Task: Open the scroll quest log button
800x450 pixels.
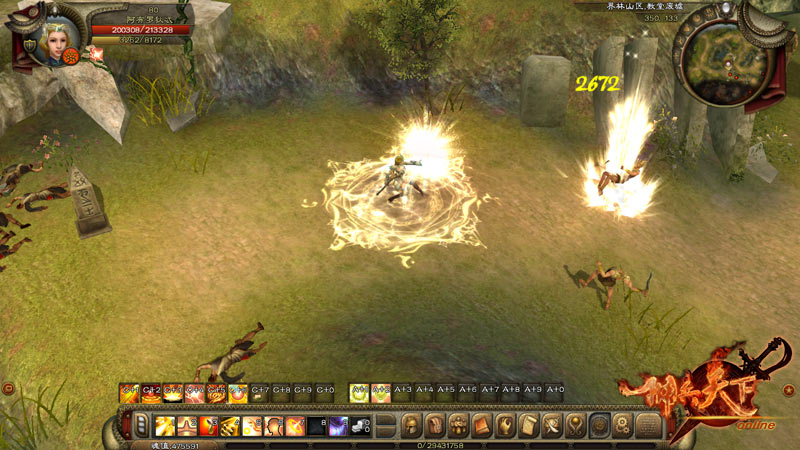Action: (x=530, y=426)
